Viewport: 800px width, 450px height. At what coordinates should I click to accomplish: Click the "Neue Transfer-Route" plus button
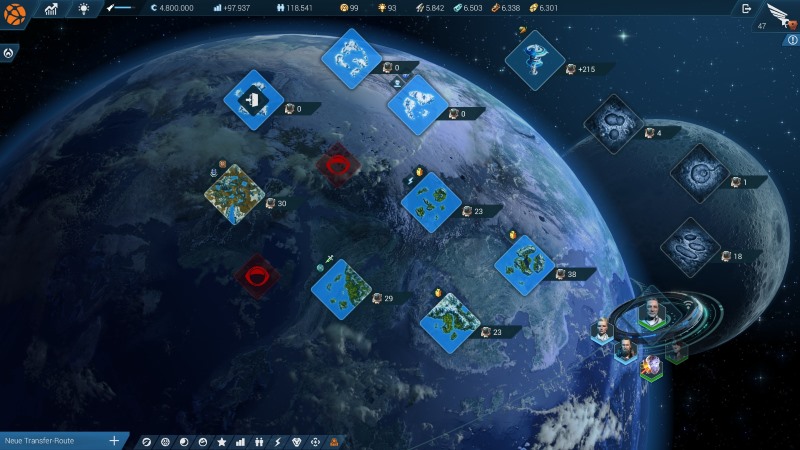(x=114, y=441)
